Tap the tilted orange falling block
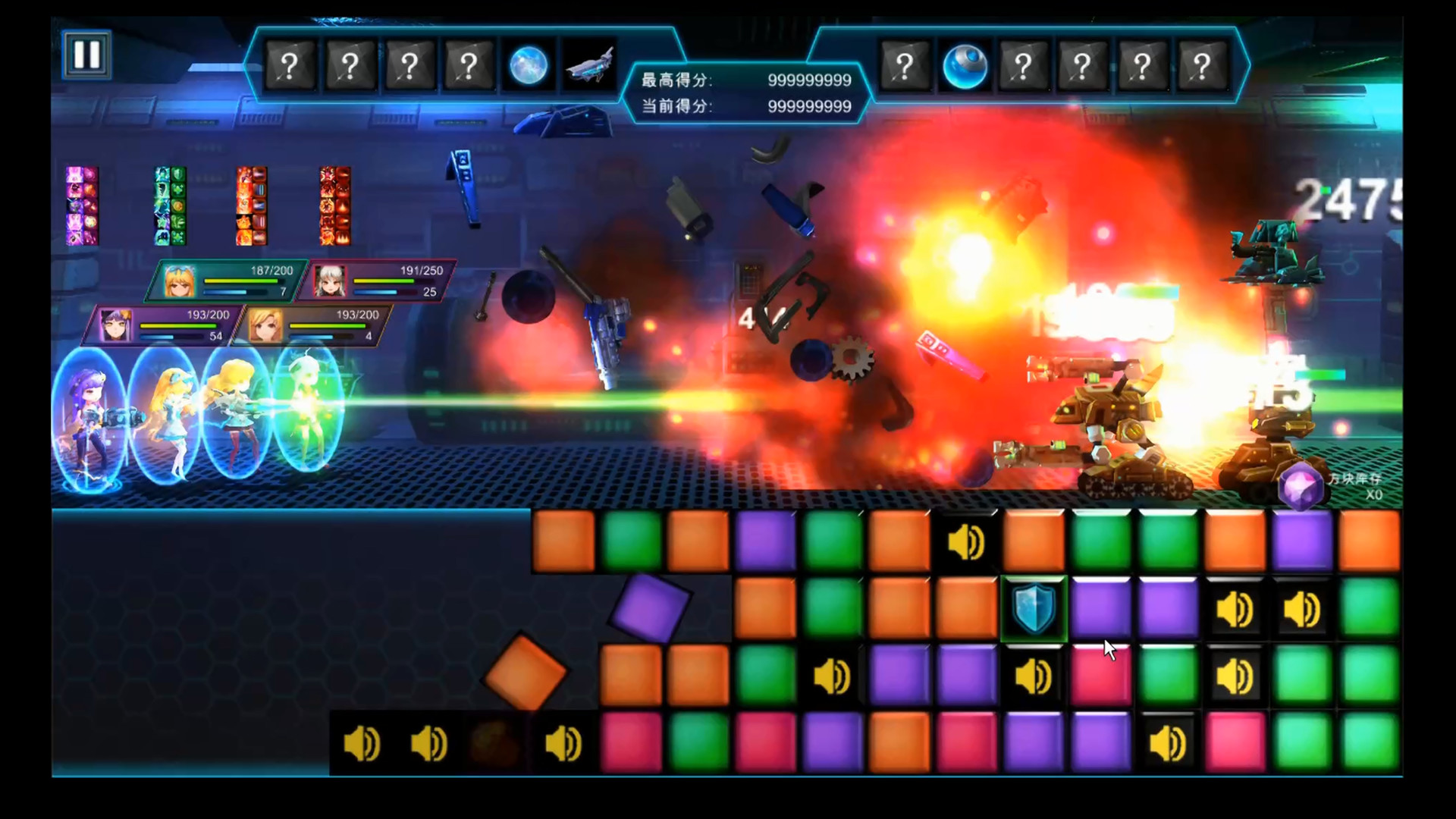Image resolution: width=1456 pixels, height=819 pixels. click(525, 673)
